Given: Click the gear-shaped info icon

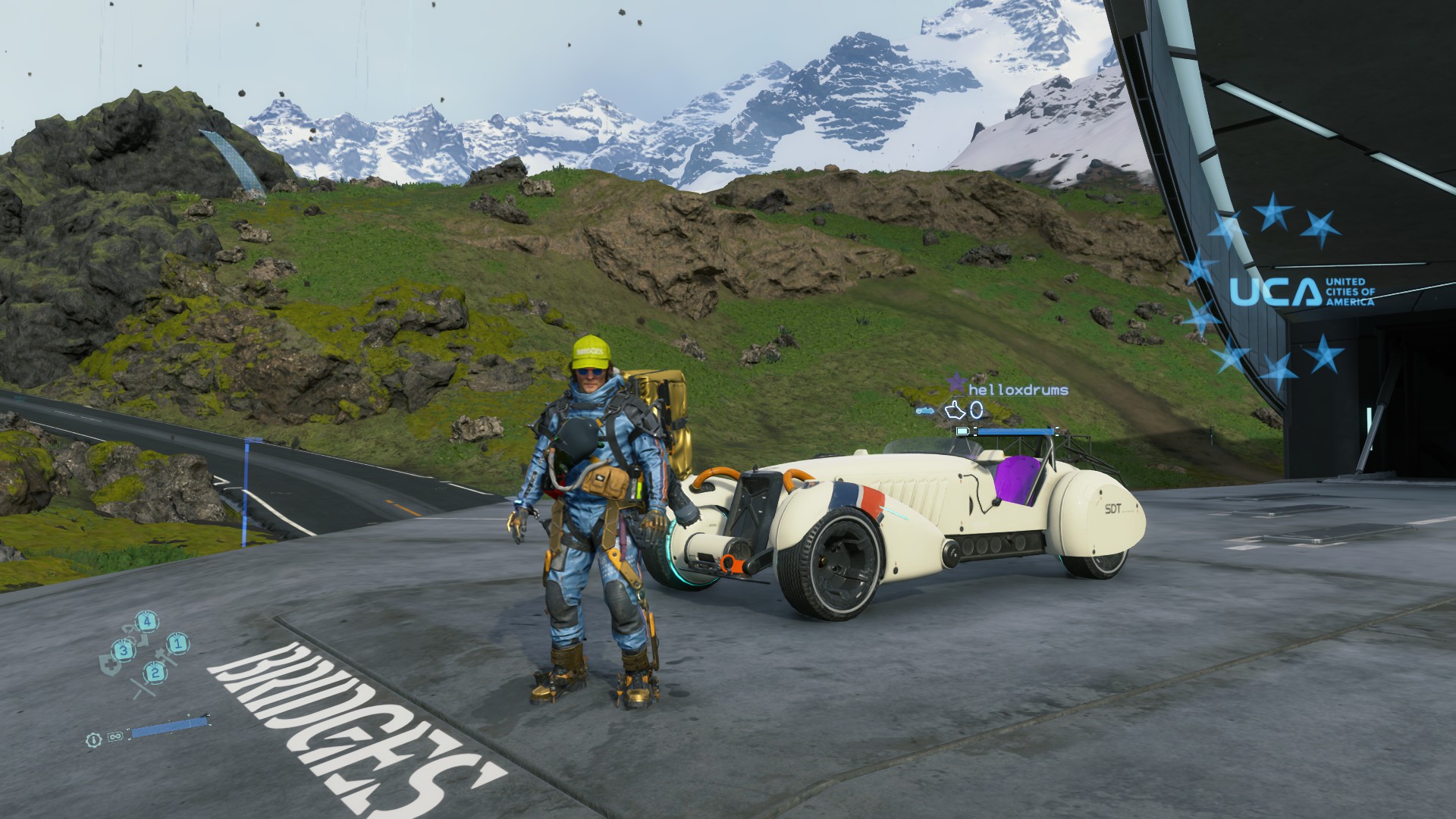Looking at the screenshot, I should point(93,739).
